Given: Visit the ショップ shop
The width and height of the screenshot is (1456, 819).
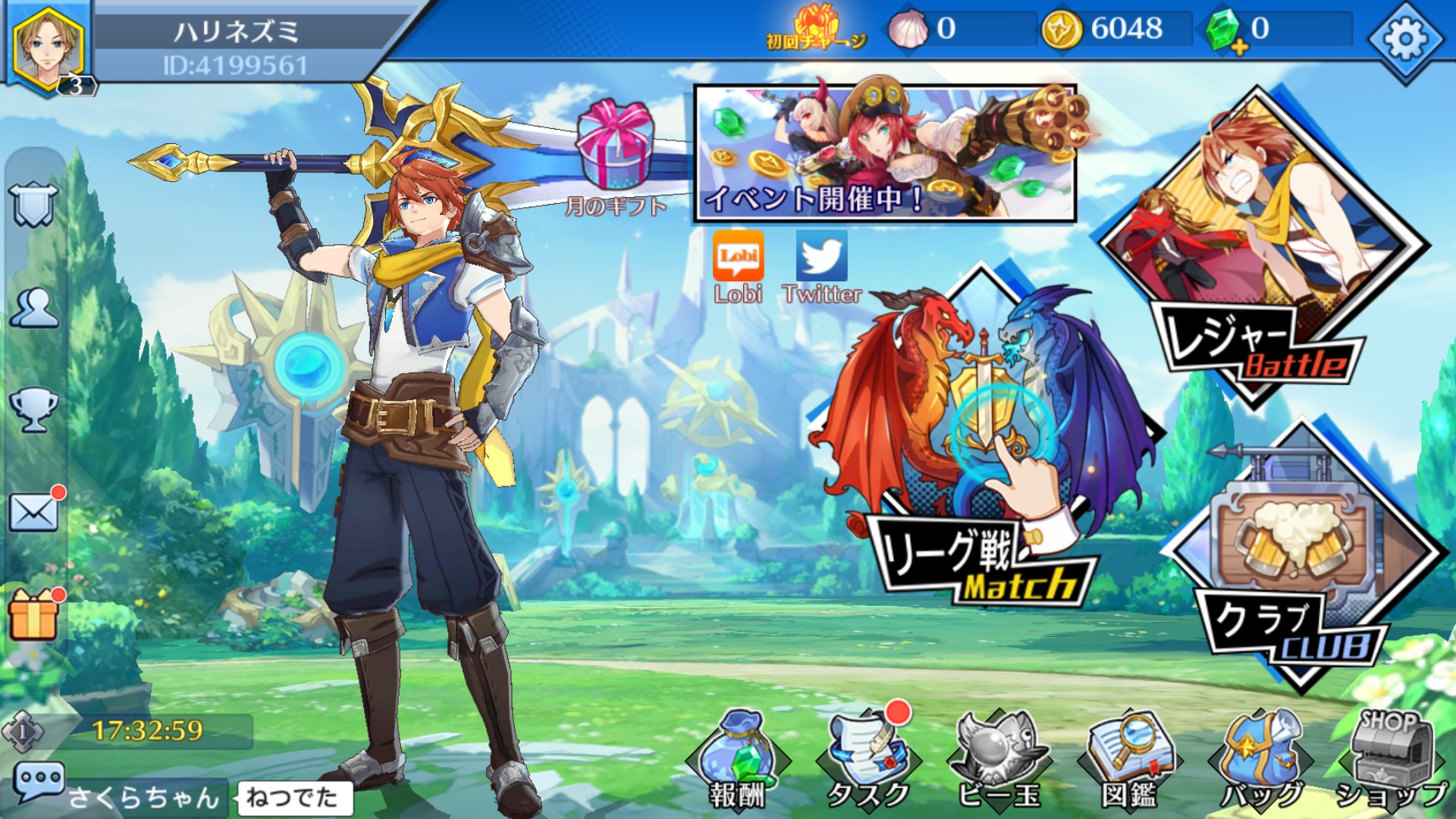Looking at the screenshot, I should 1390,758.
